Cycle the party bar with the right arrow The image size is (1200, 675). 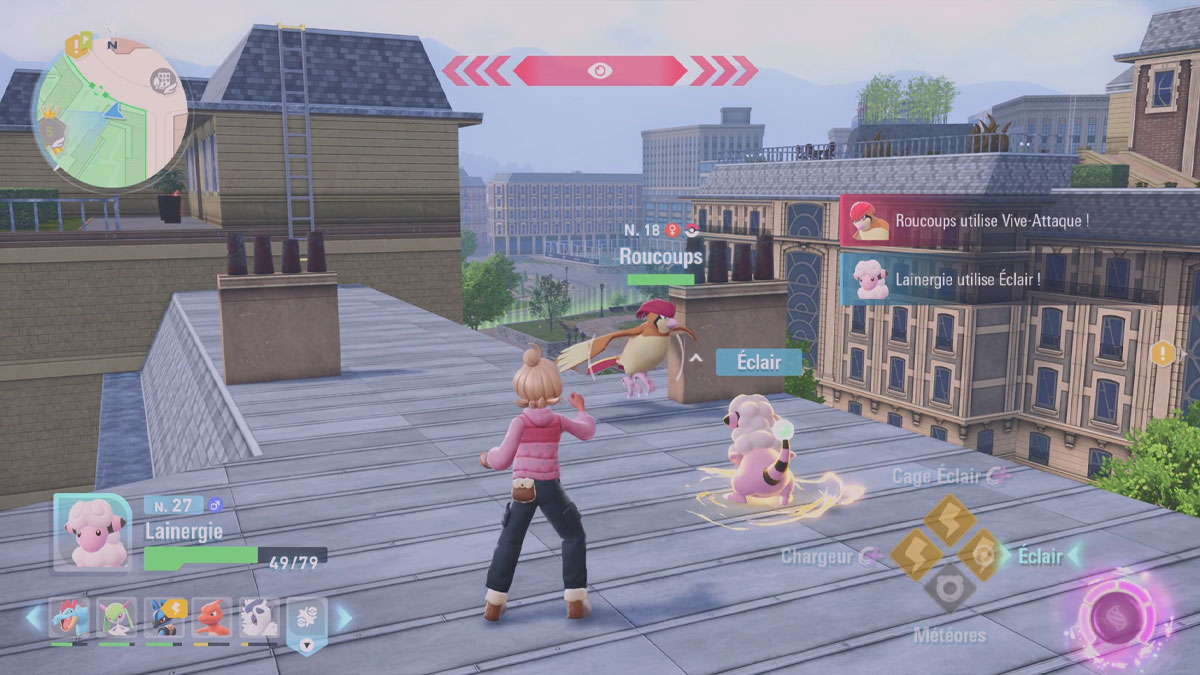point(344,618)
